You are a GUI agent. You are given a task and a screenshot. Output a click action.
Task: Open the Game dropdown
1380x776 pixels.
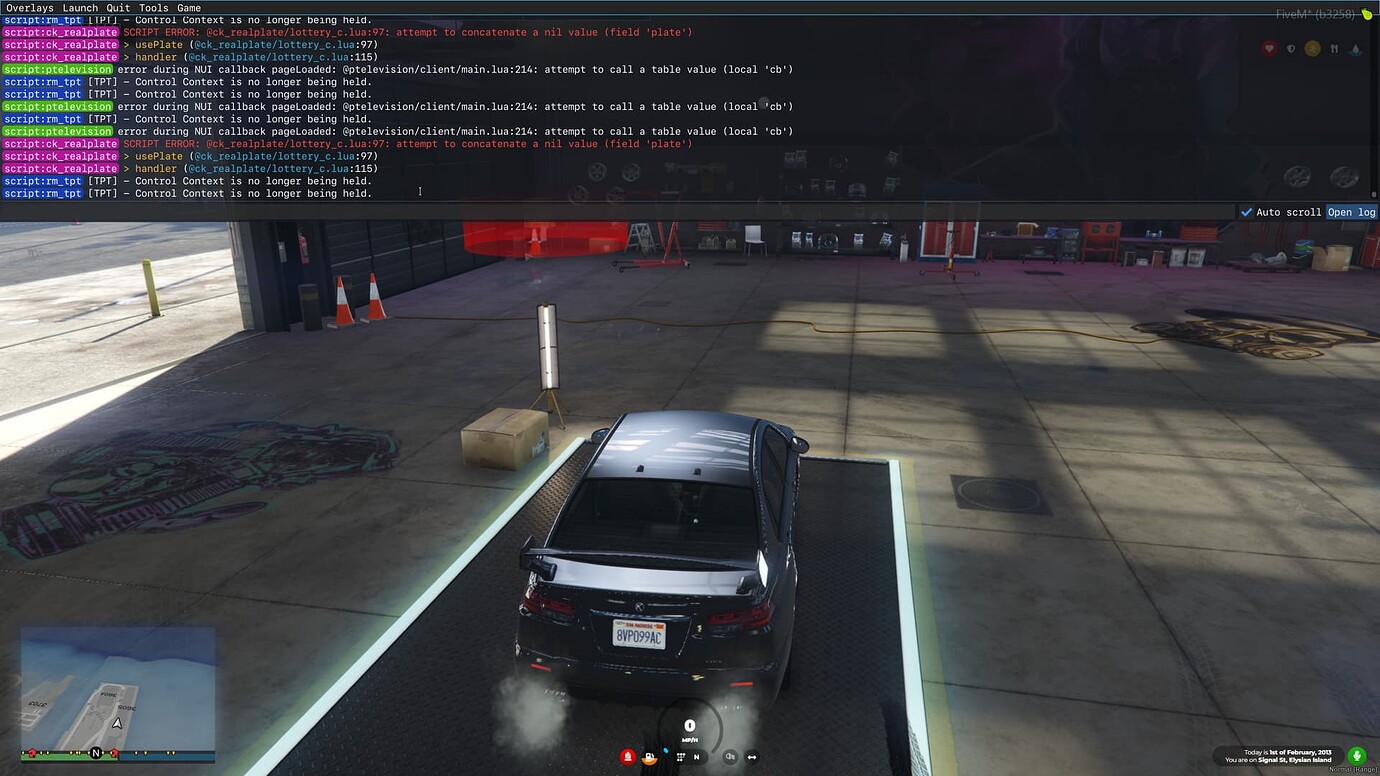pos(190,7)
